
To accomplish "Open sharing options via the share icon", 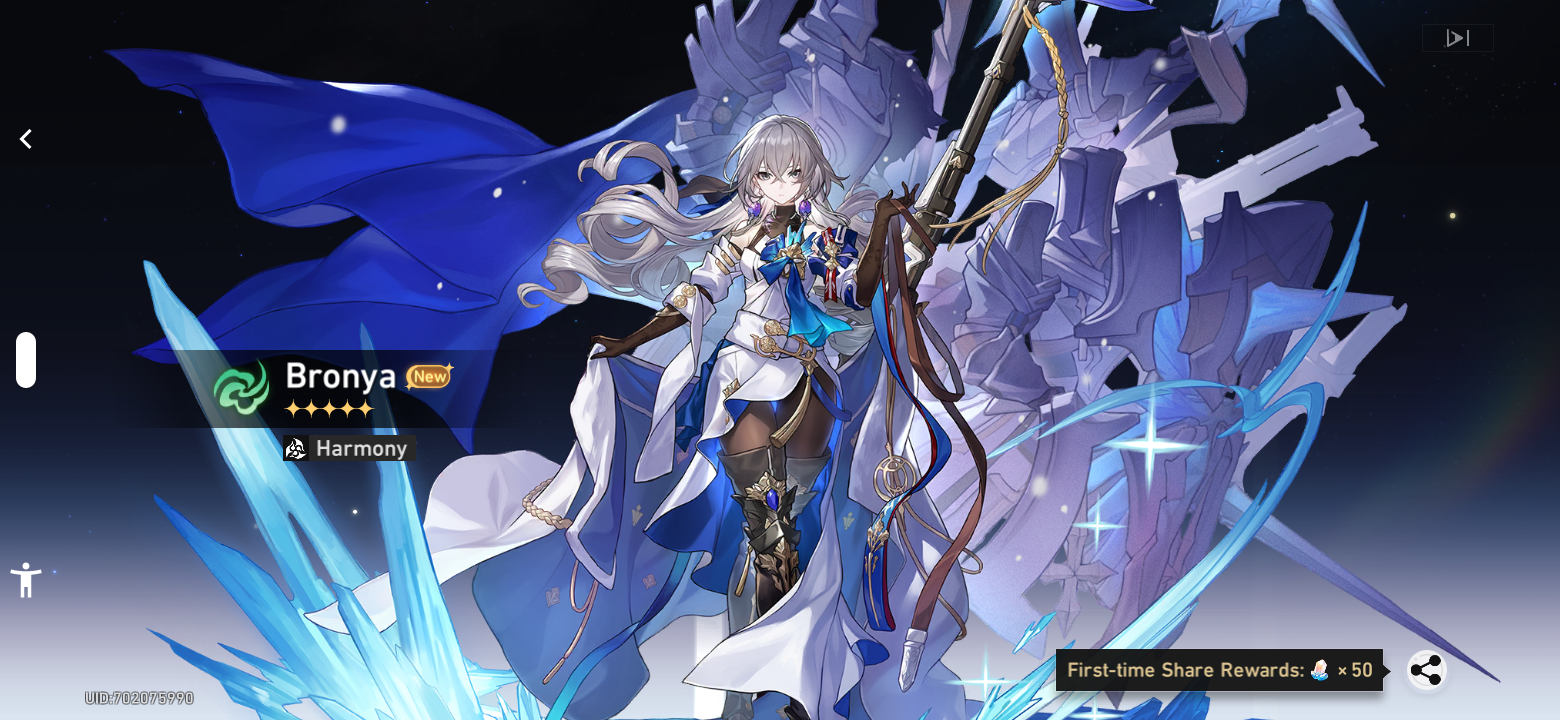I will 1427,670.
